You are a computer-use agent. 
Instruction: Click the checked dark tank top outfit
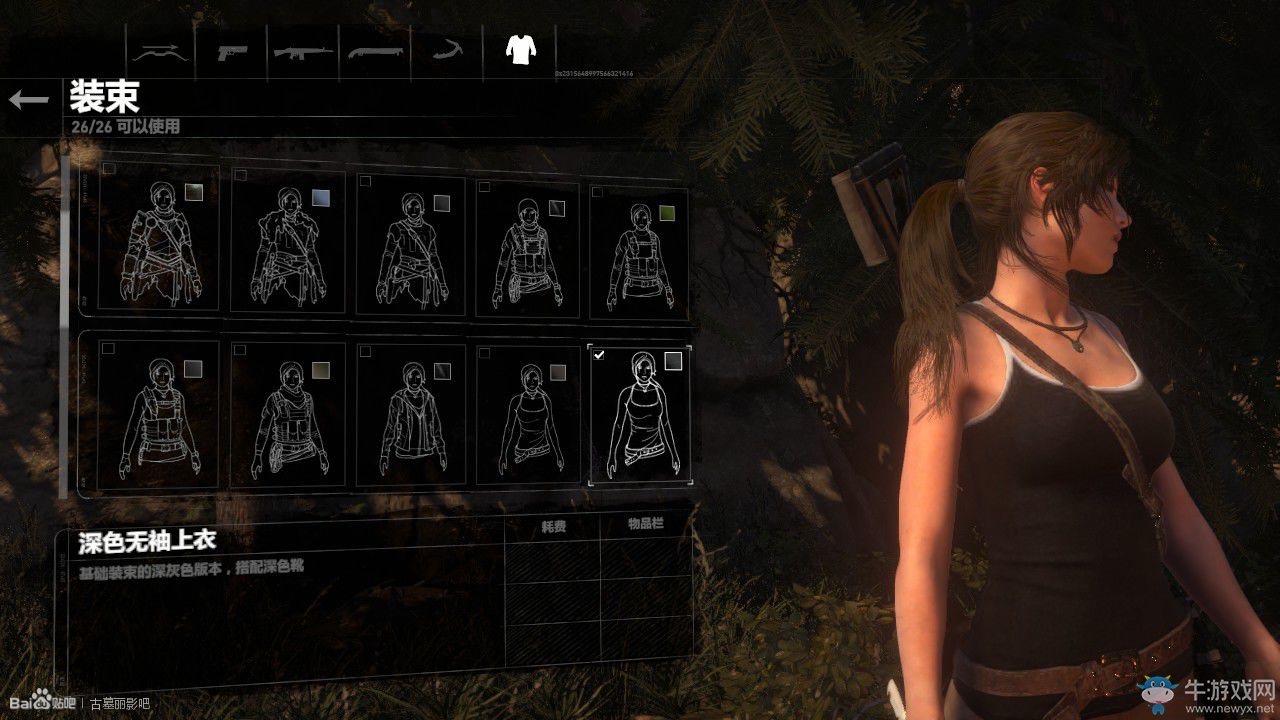(639, 415)
